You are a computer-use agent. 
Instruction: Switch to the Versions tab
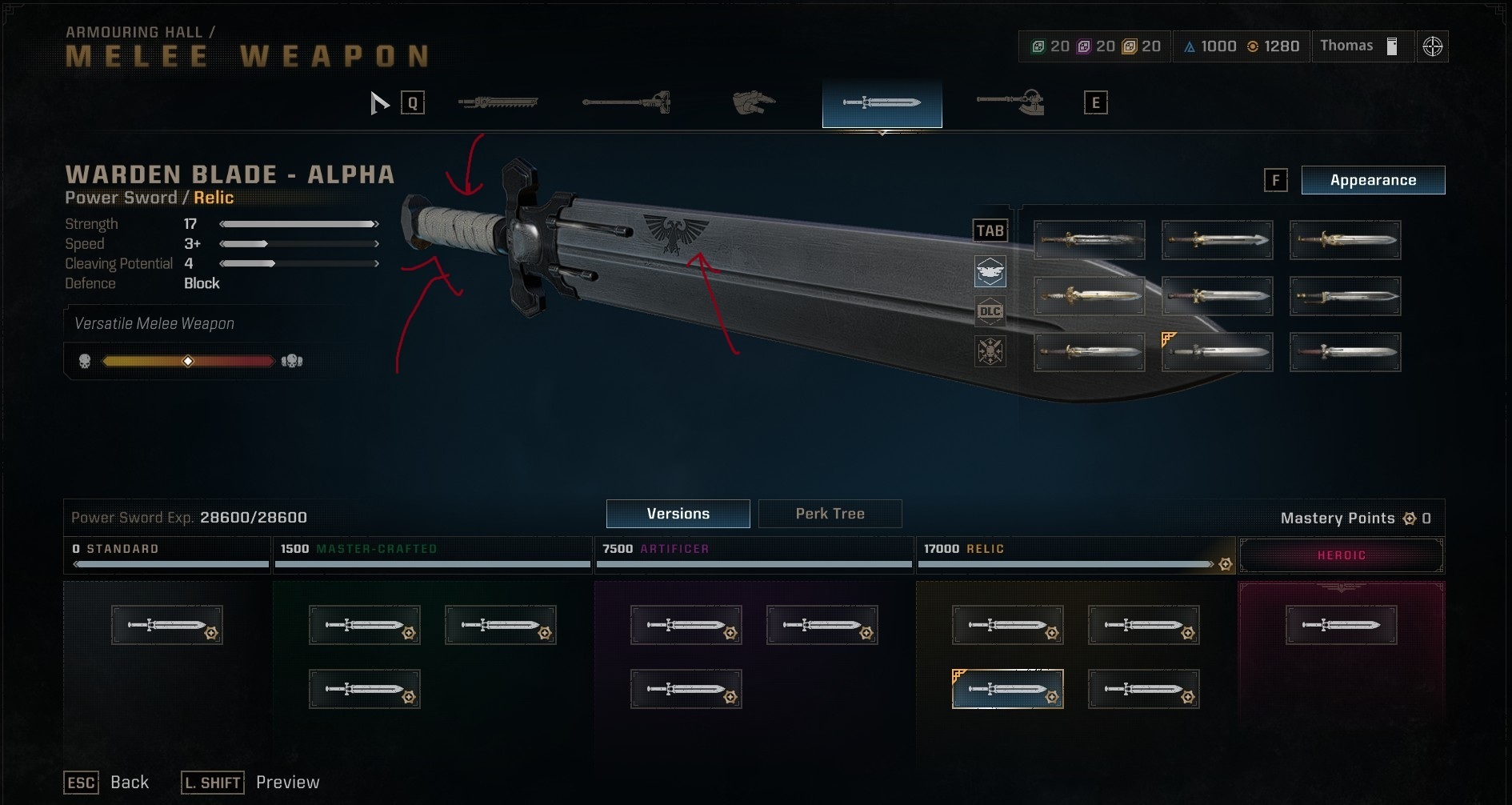click(x=678, y=514)
